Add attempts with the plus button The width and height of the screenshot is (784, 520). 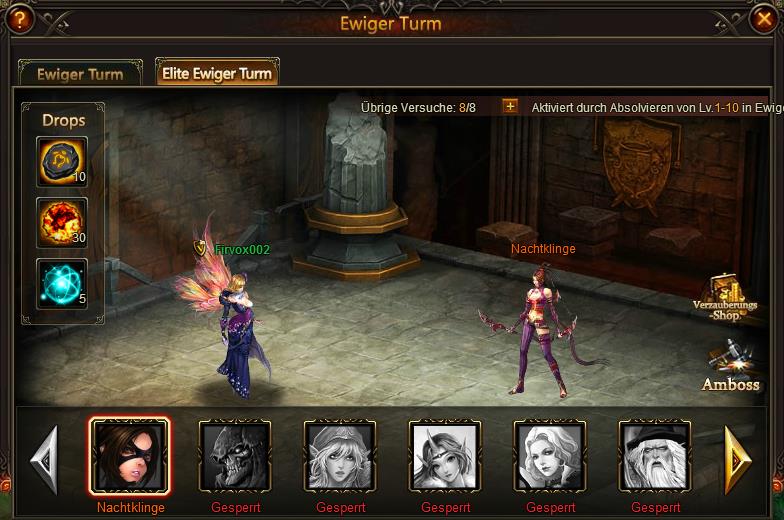tap(510, 106)
